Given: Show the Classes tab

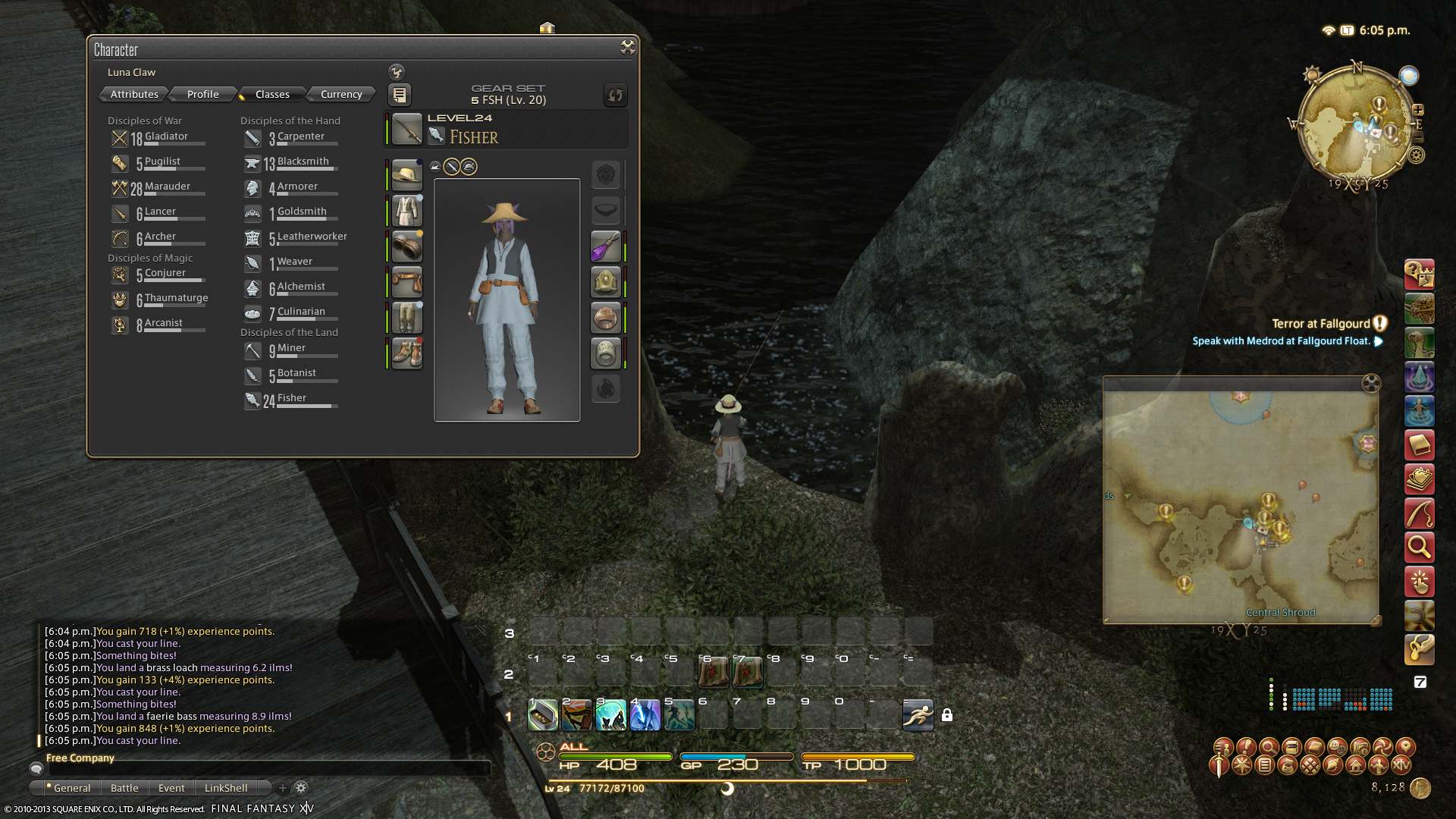Looking at the screenshot, I should click(272, 94).
